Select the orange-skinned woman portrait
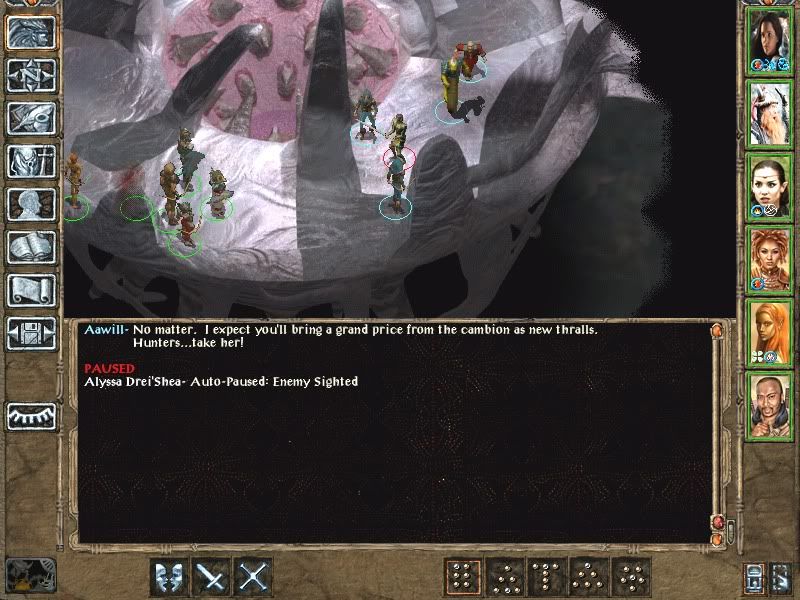This screenshot has height=600, width=800. point(770,330)
